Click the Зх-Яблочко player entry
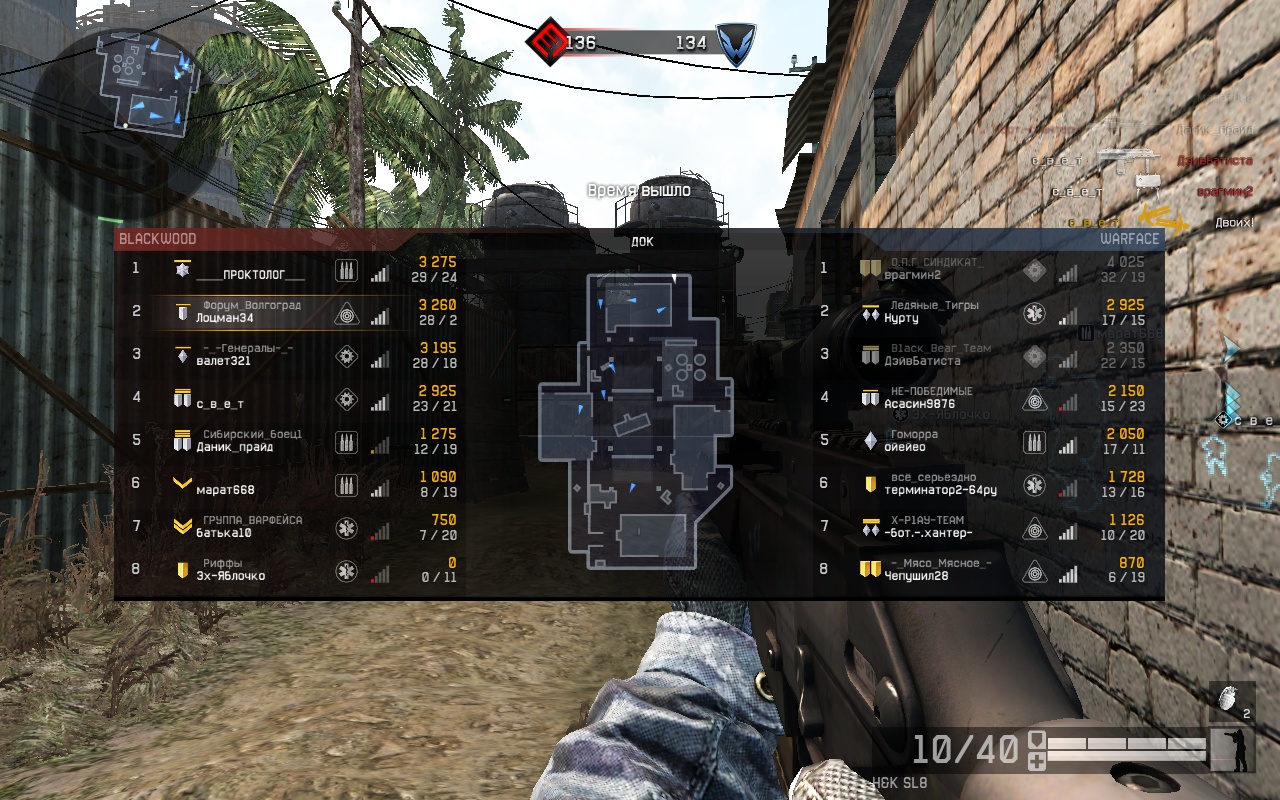1280x800 pixels. pos(230,576)
